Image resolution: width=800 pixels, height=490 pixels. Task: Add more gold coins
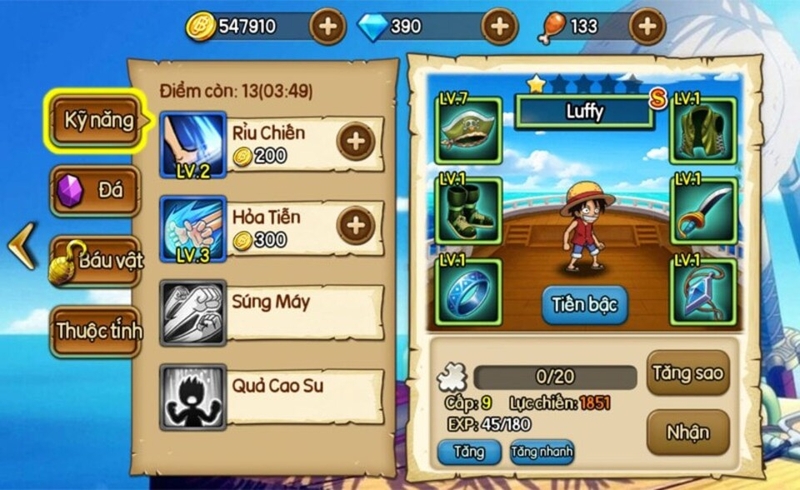tap(327, 27)
